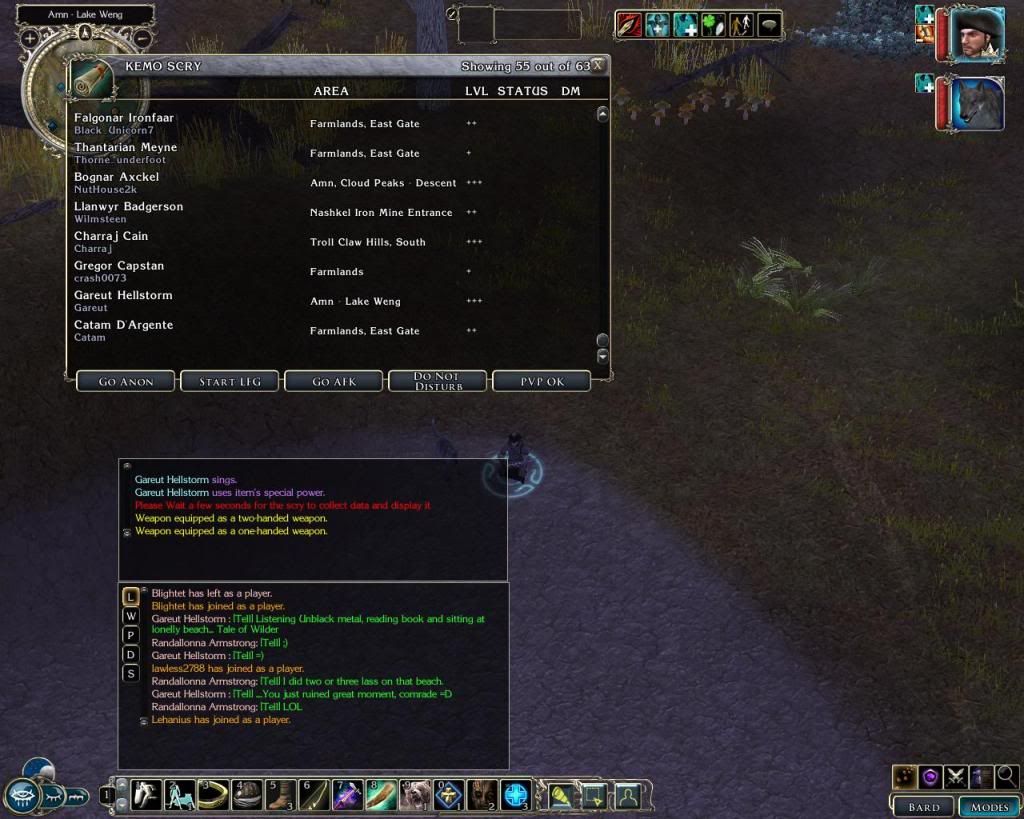The height and width of the screenshot is (819, 1024).
Task: Enable Do Not Disturb status
Action: (436, 381)
